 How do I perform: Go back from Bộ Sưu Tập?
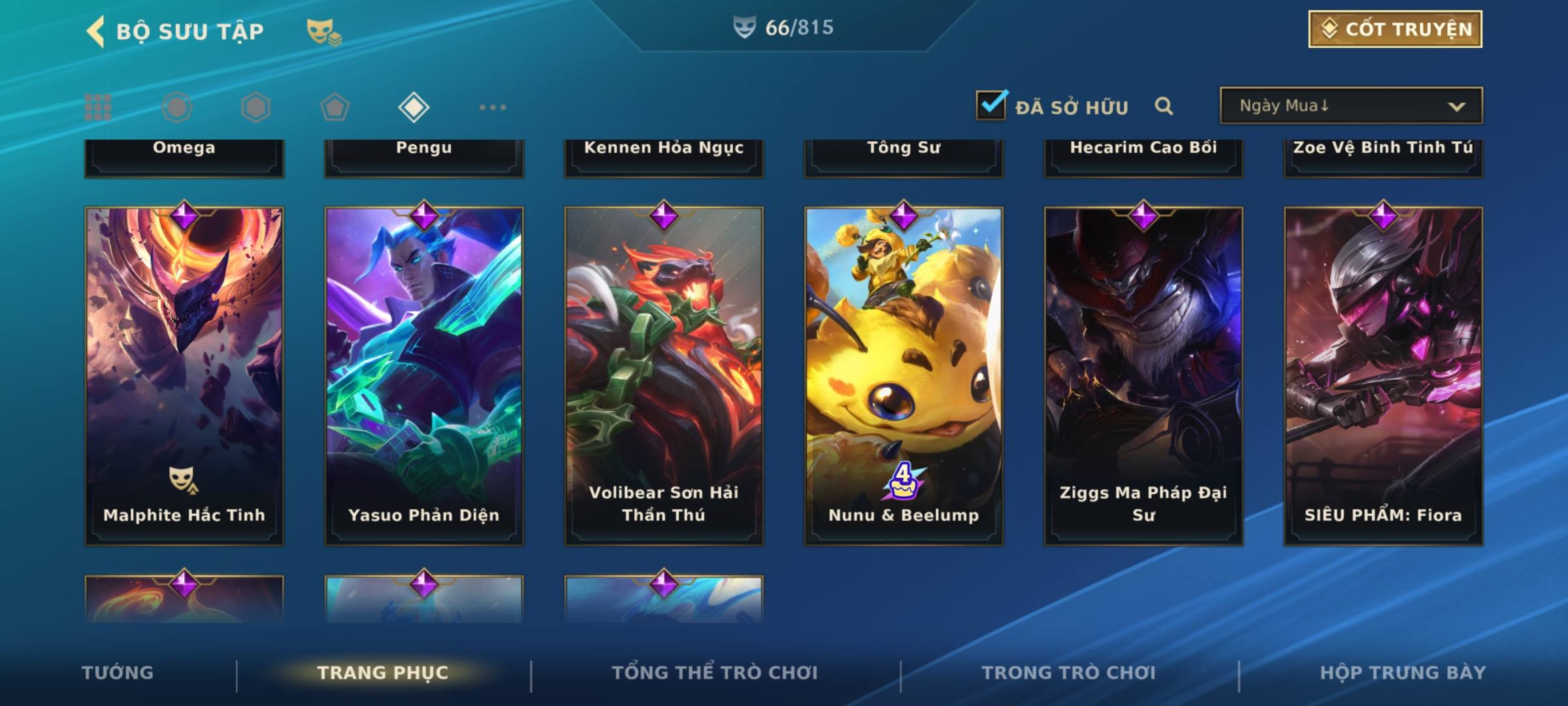96,31
